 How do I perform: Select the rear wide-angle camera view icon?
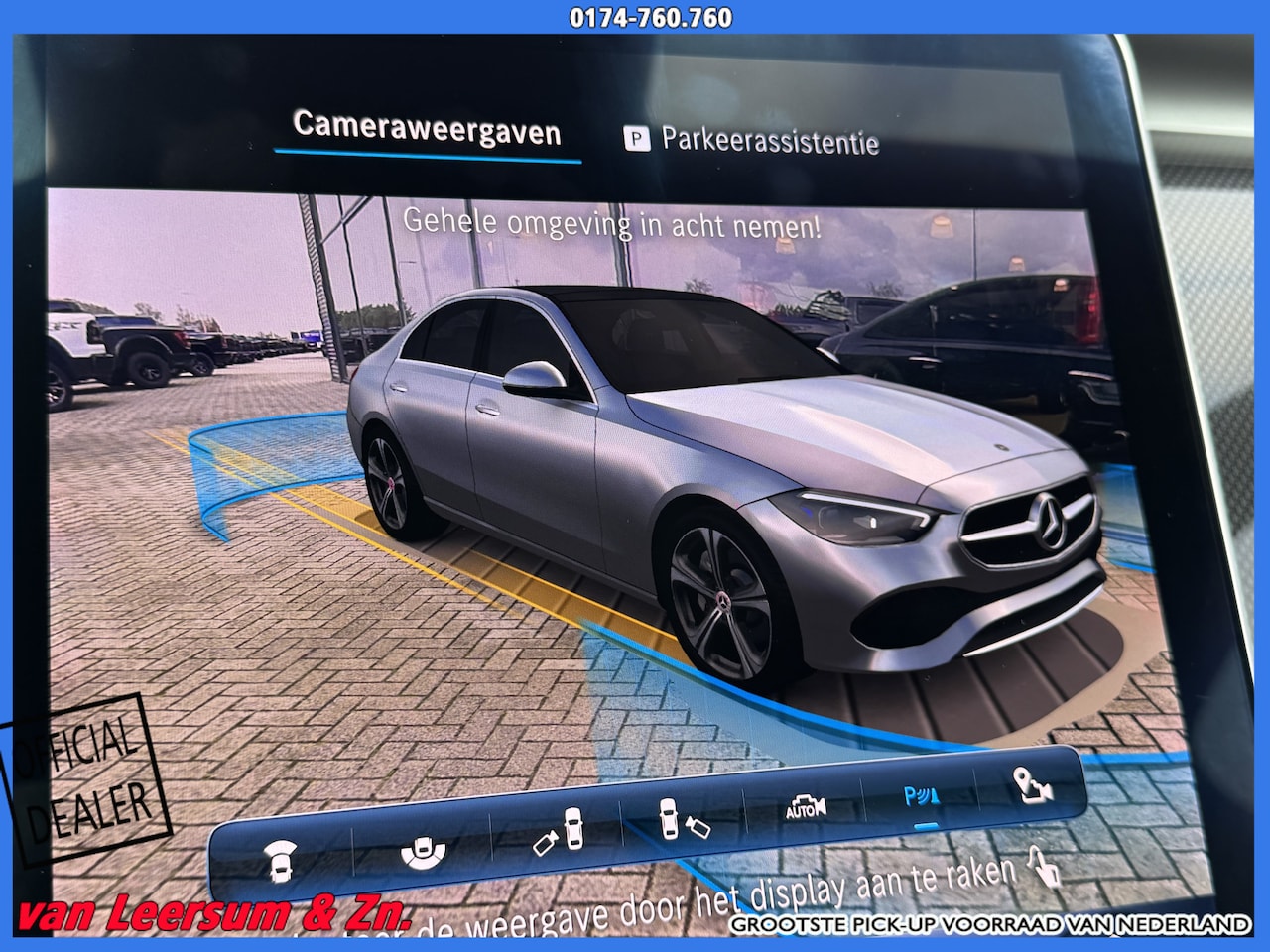coord(423,850)
